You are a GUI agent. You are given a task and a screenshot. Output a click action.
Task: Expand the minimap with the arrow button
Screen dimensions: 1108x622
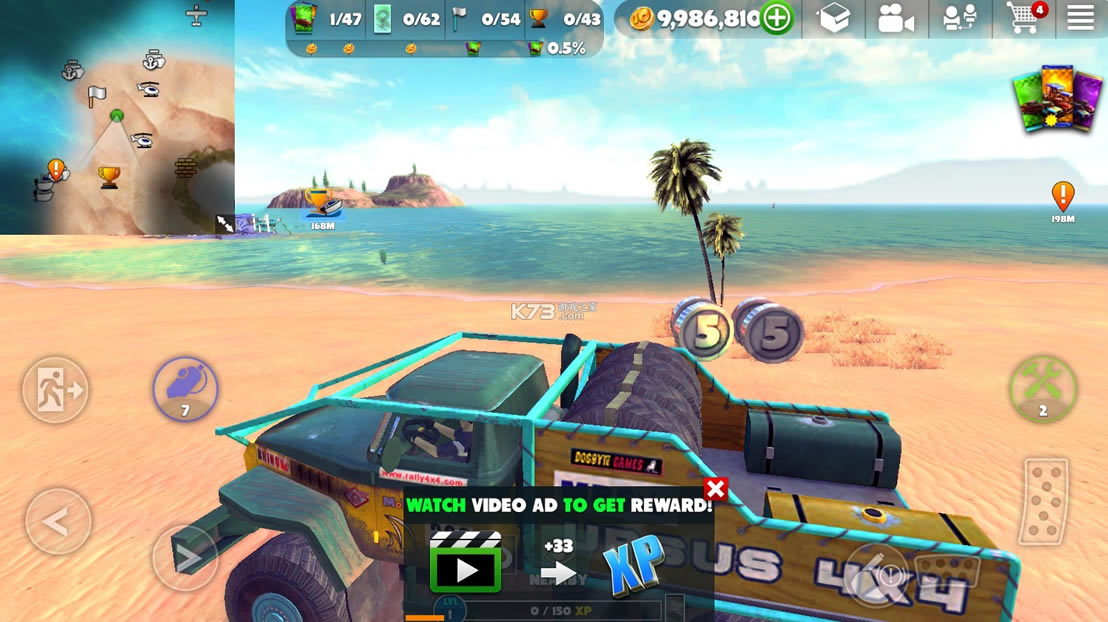click(225, 224)
